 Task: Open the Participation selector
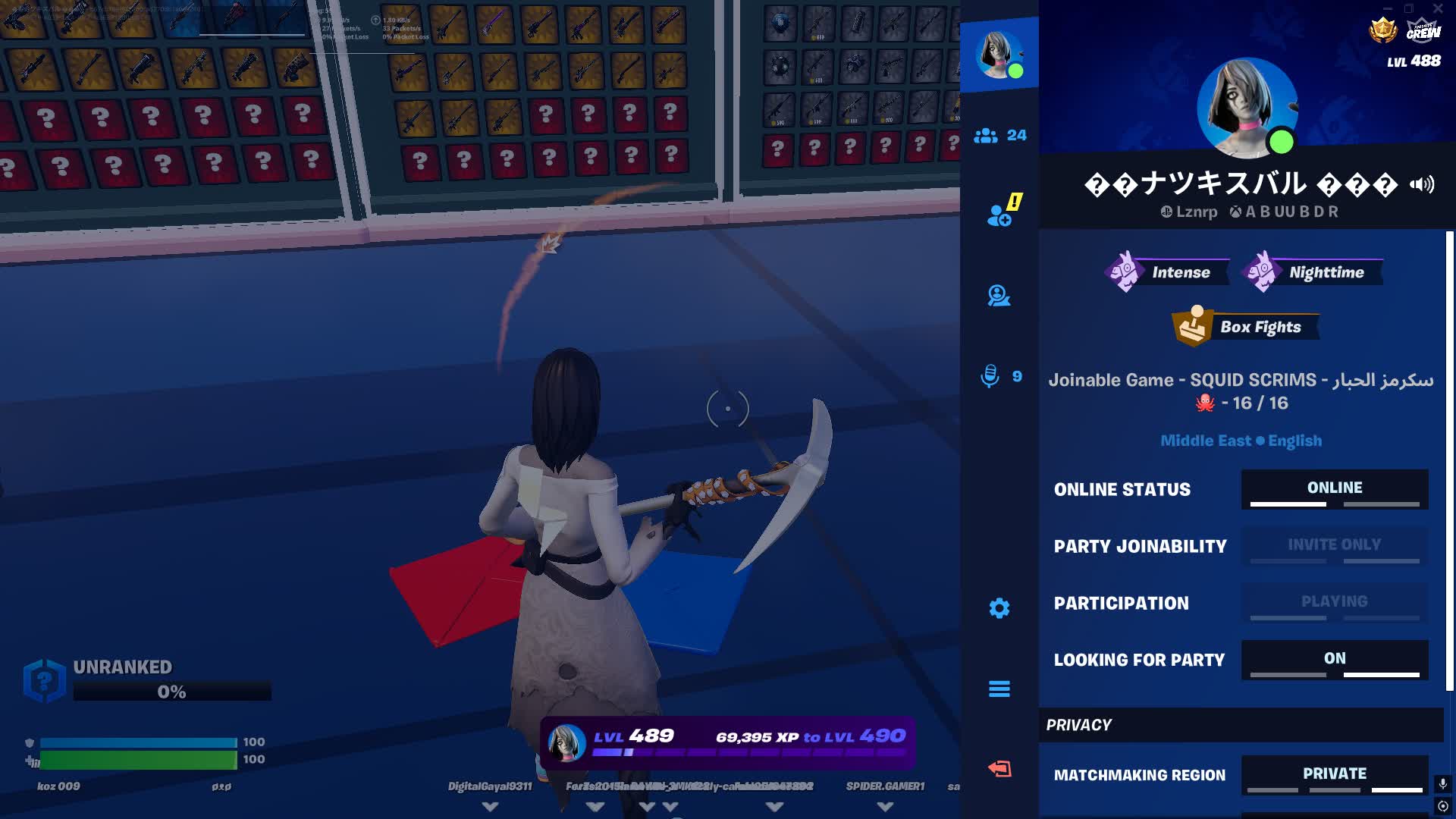1335,602
